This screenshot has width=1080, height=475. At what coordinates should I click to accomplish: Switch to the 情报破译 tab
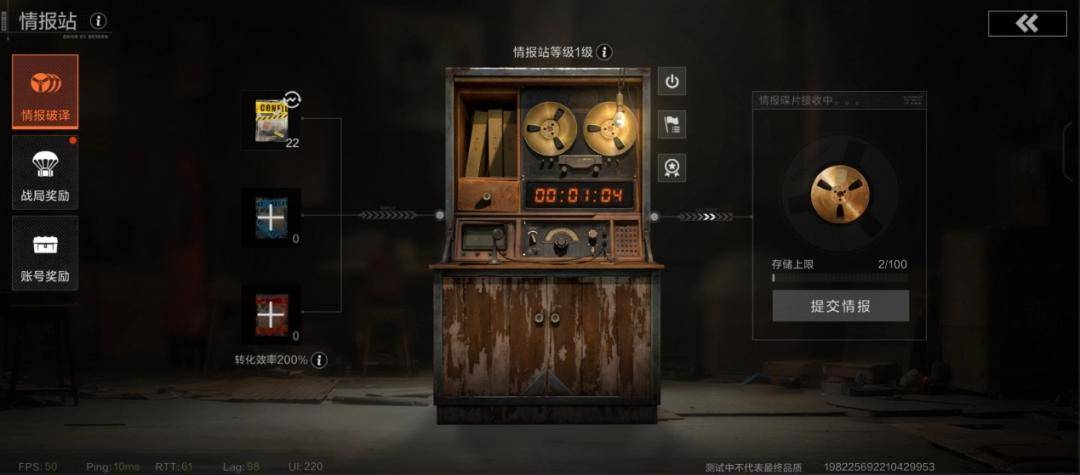[x=45, y=91]
